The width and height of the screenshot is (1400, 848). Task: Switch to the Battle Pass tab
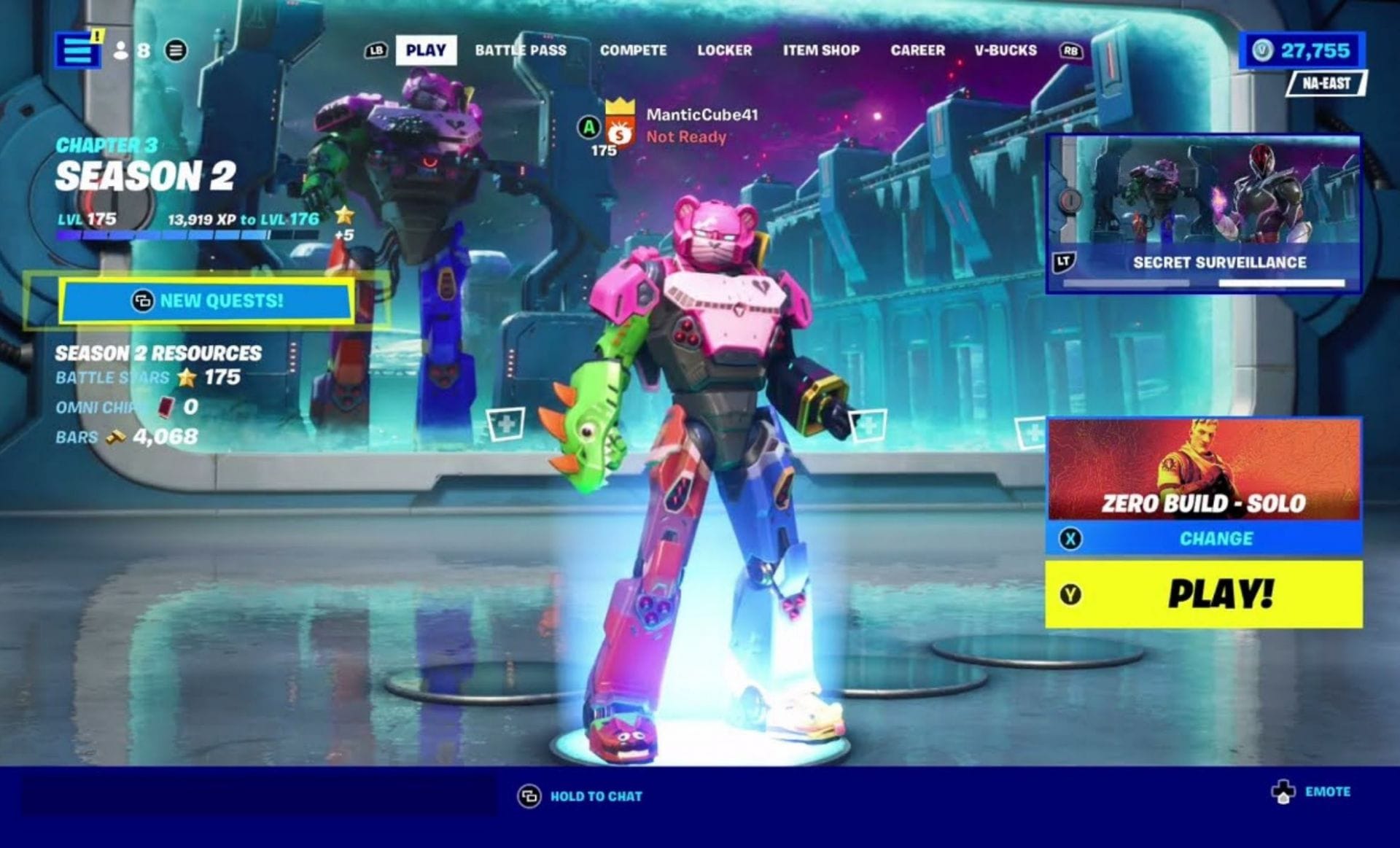[x=521, y=50]
